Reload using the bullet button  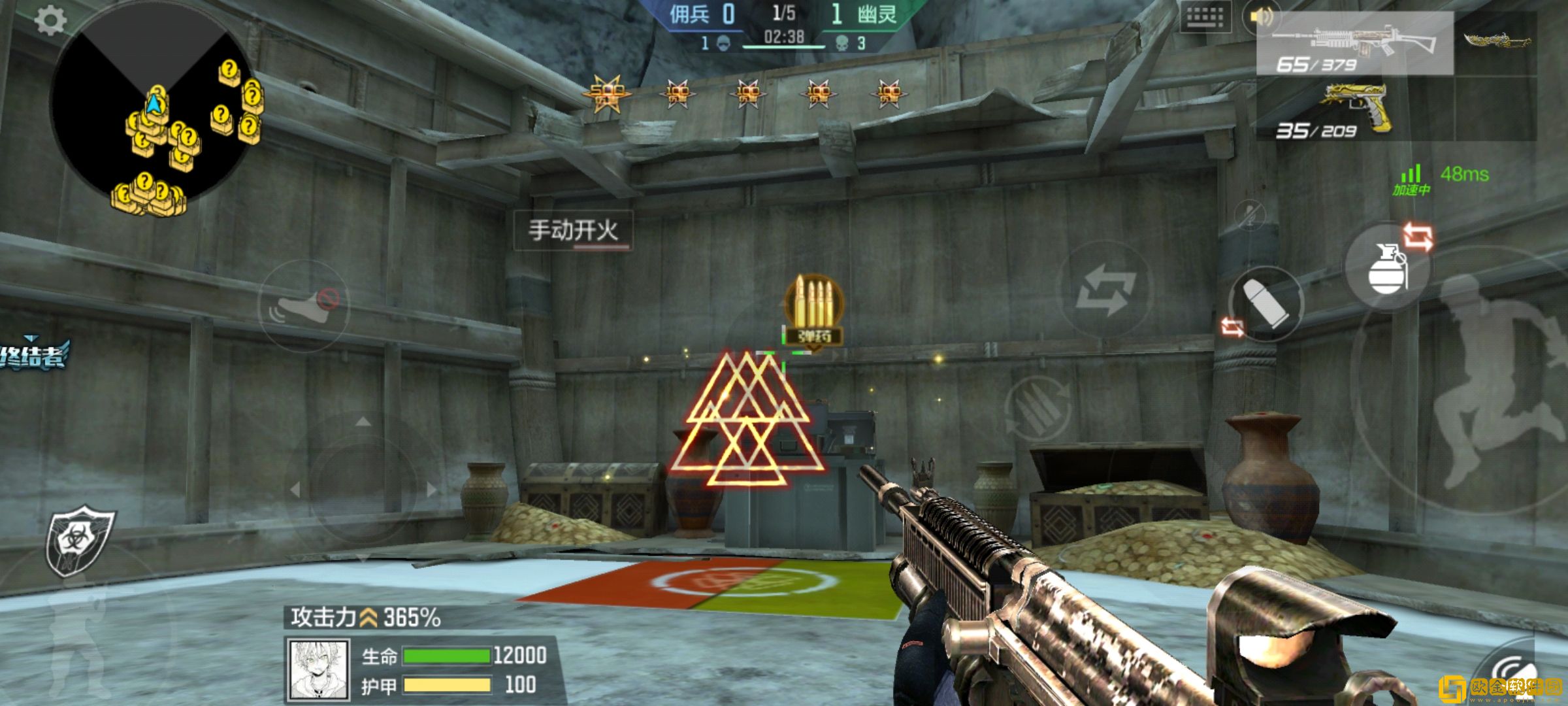[1266, 304]
